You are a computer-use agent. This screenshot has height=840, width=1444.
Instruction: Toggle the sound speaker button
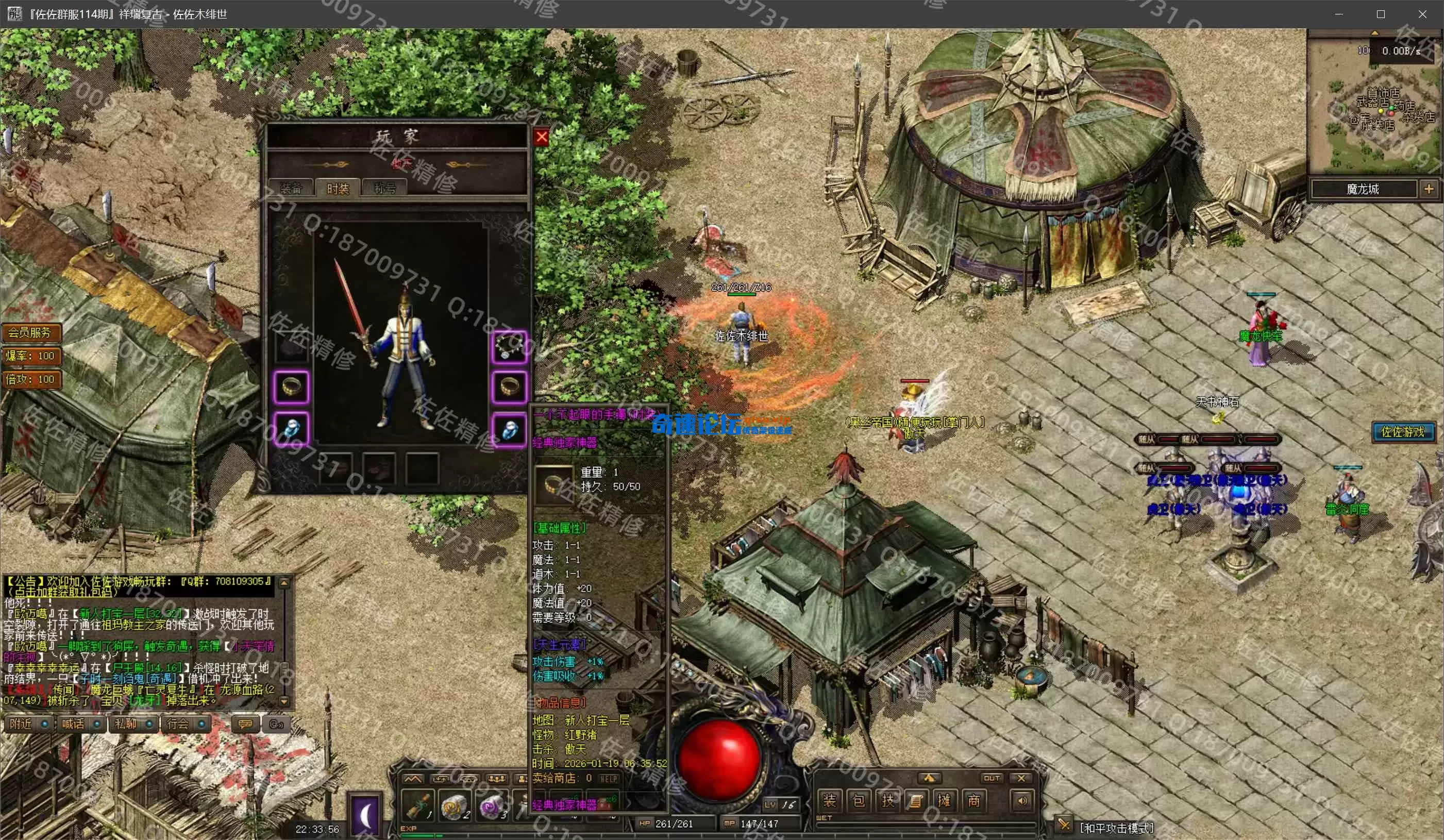click(1022, 800)
